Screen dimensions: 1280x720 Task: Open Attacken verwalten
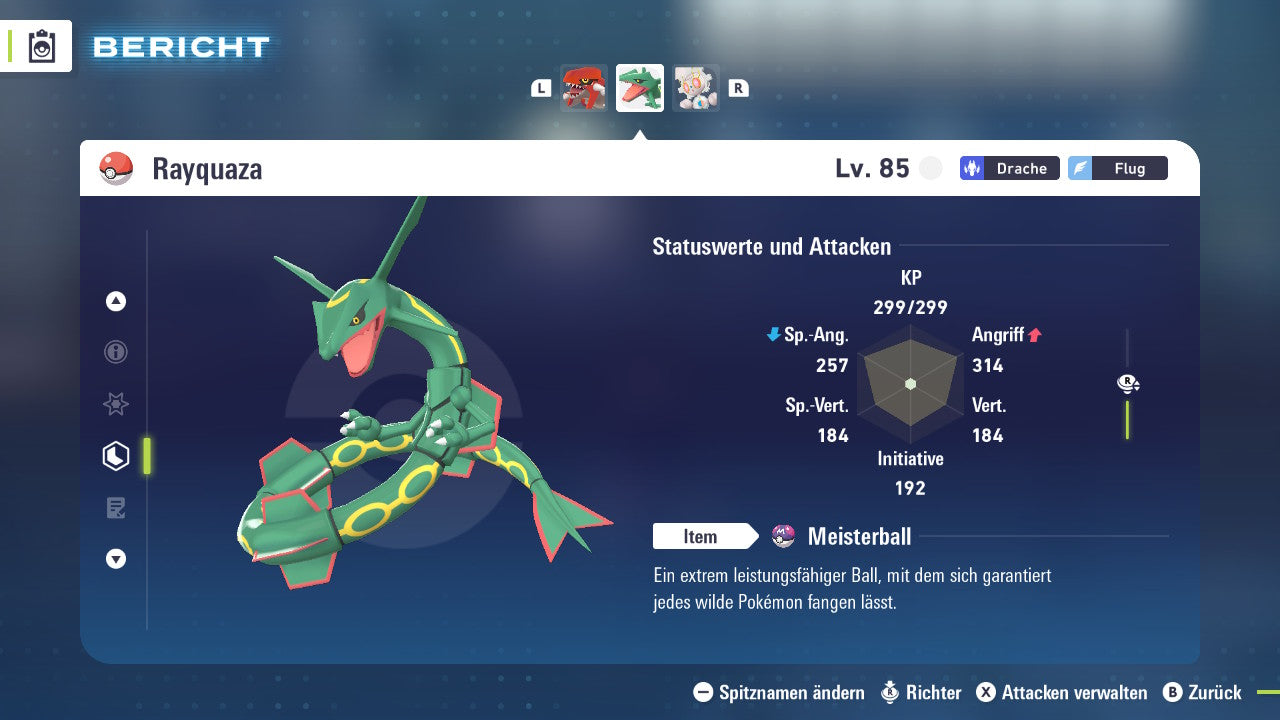coord(1062,692)
